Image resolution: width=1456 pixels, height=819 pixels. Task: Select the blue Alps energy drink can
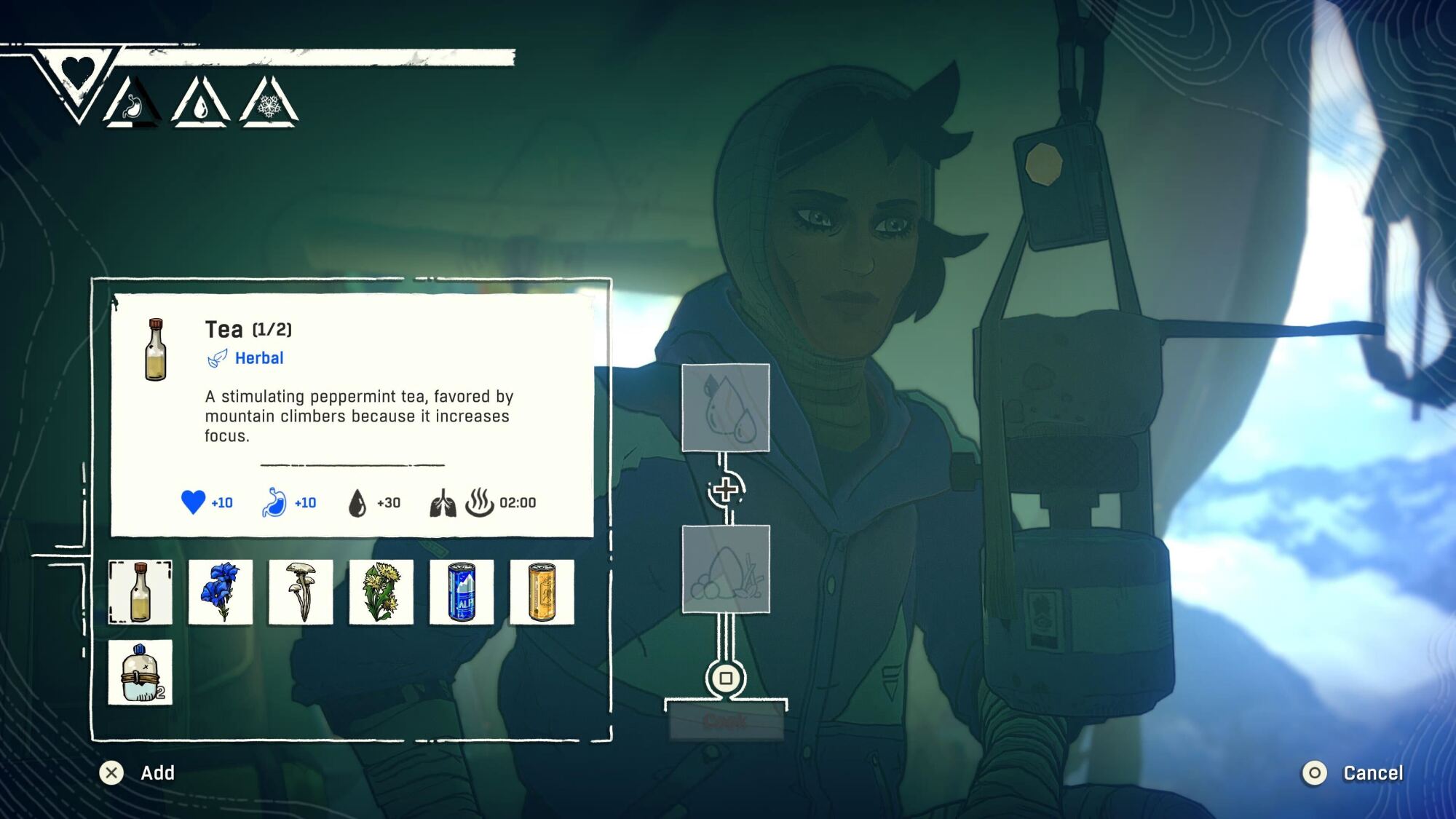tap(461, 593)
